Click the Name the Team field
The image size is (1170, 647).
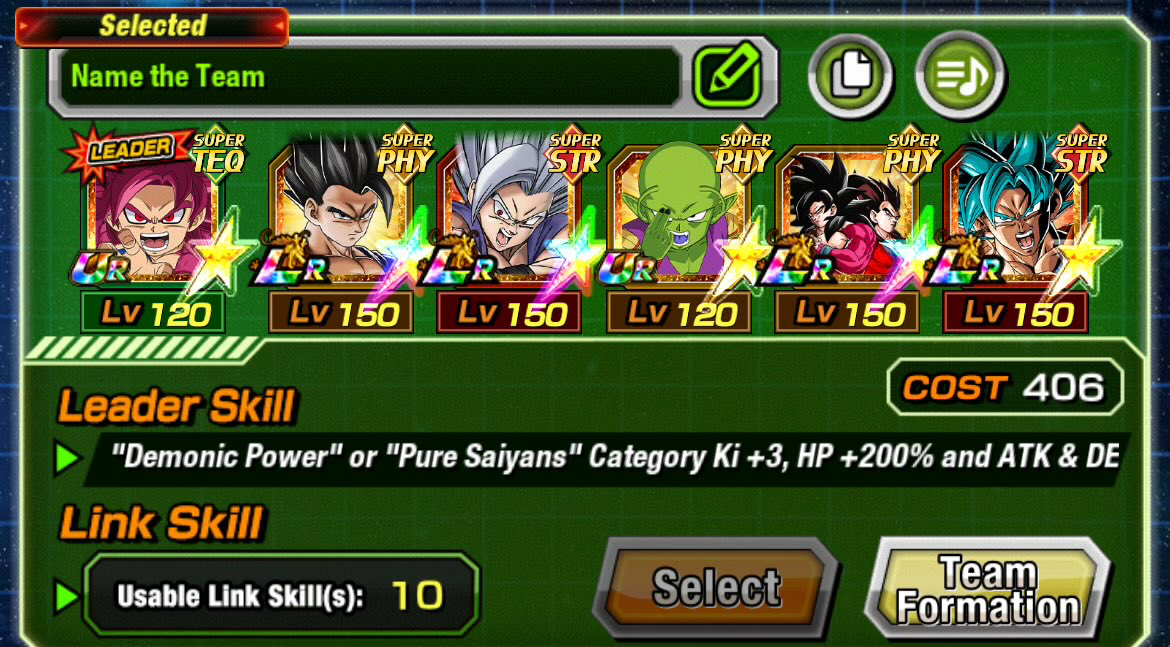click(370, 77)
